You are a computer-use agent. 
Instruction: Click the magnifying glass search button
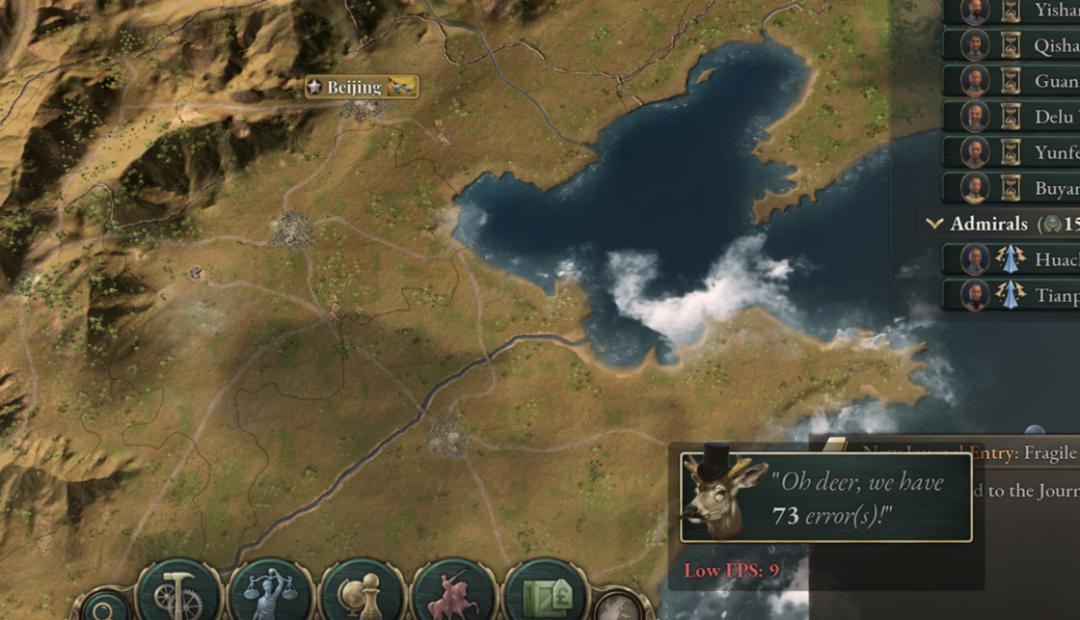coord(104,607)
